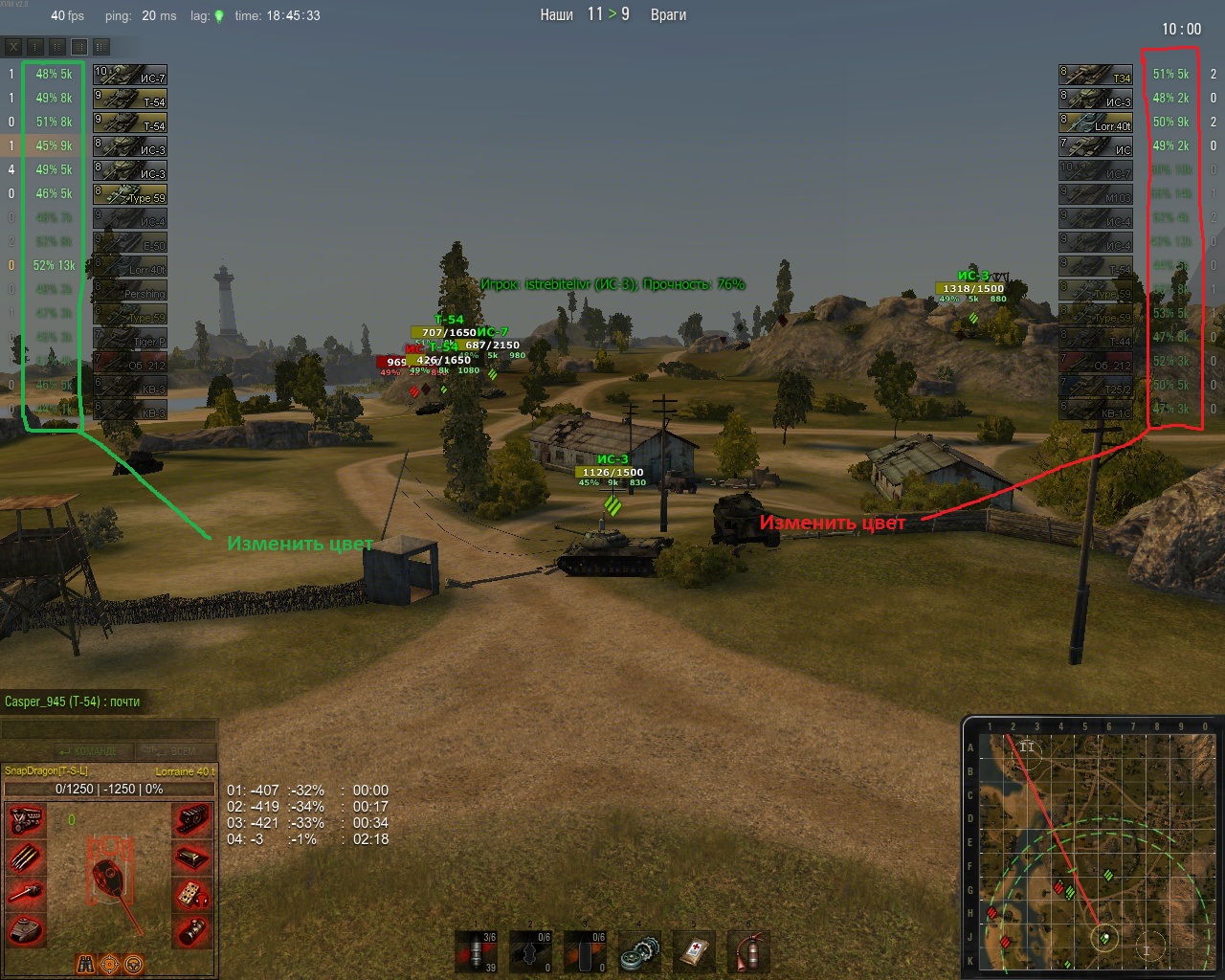Select the first shell slot with 39 rounds
The width and height of the screenshot is (1225, 980).
pyautogui.click(x=477, y=952)
